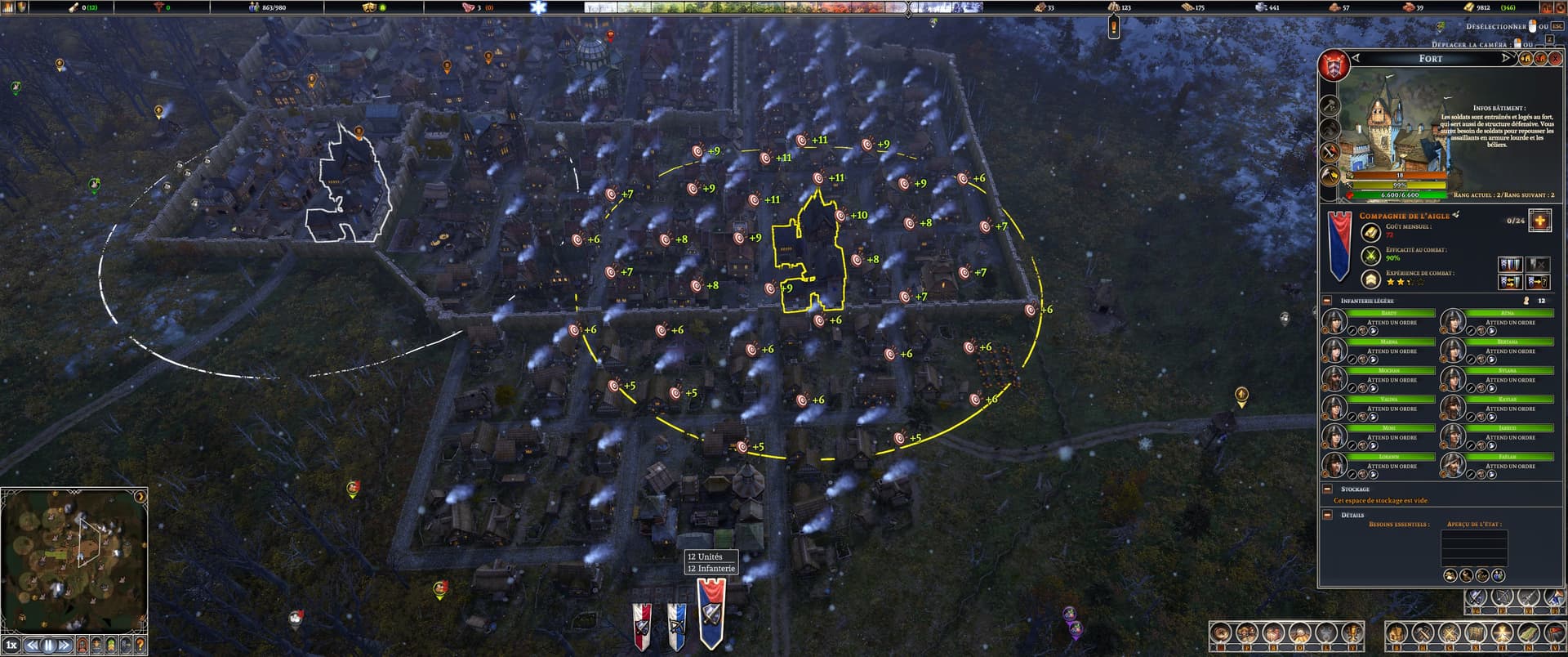Open help with the question mark button

click(x=140, y=645)
